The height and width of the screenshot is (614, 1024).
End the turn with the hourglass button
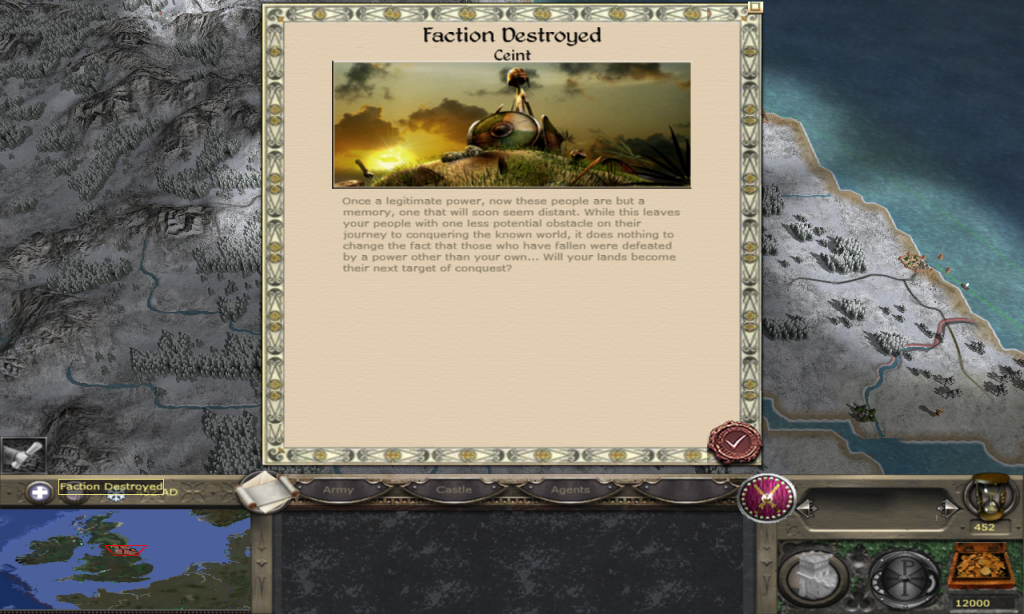pyautogui.click(x=988, y=497)
